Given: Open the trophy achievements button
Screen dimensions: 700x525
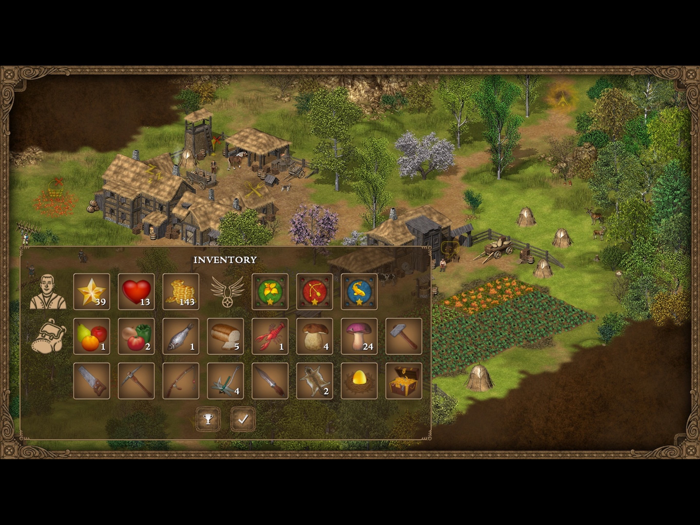Looking at the screenshot, I should pos(209,420).
